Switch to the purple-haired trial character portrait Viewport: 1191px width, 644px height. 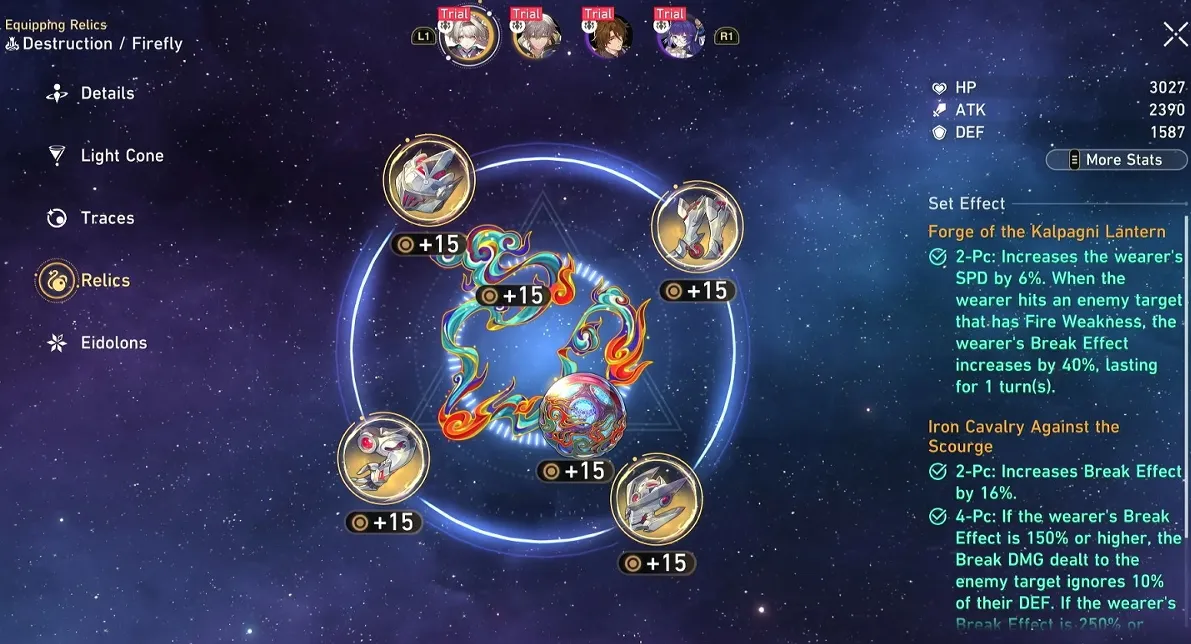pyautogui.click(x=681, y=38)
